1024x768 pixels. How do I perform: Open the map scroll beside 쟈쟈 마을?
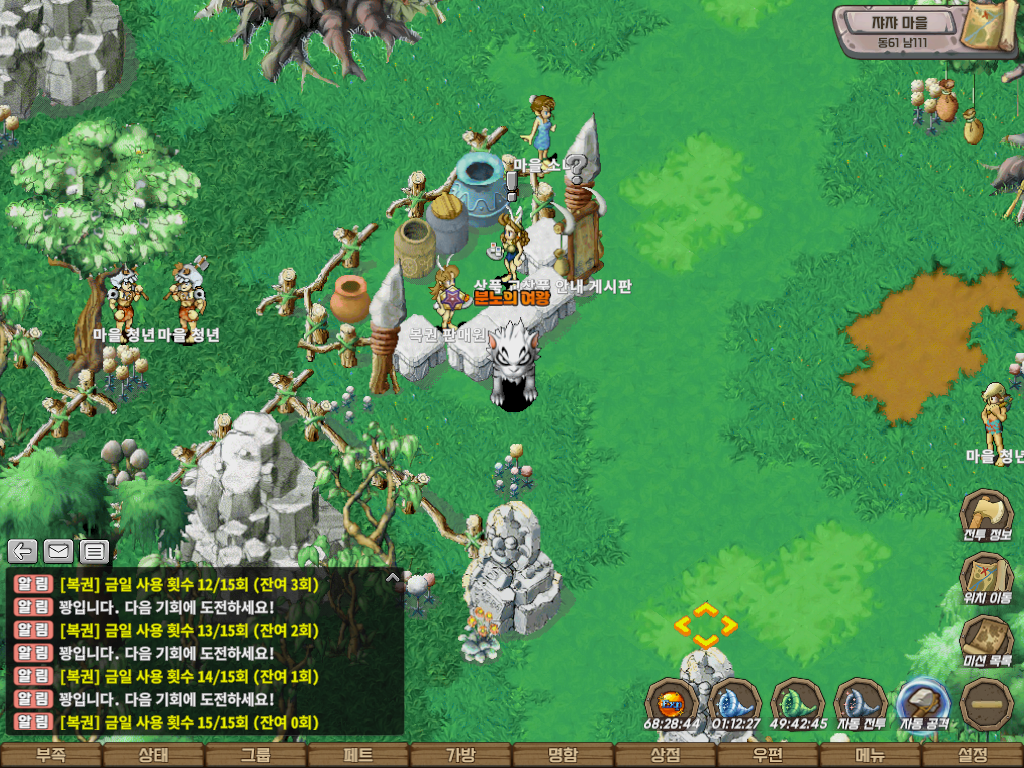(988, 28)
